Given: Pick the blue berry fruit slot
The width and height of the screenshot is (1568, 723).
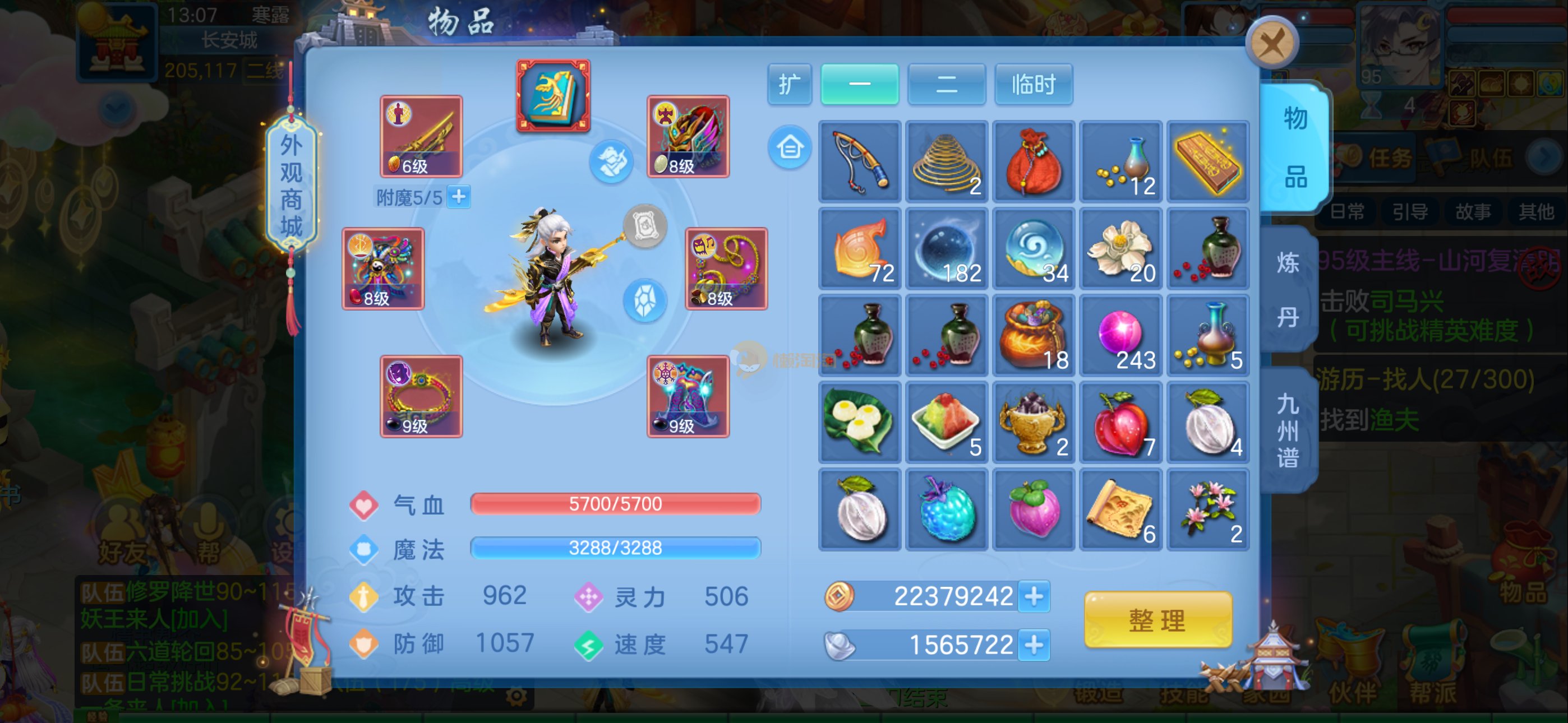Looking at the screenshot, I should tap(947, 509).
